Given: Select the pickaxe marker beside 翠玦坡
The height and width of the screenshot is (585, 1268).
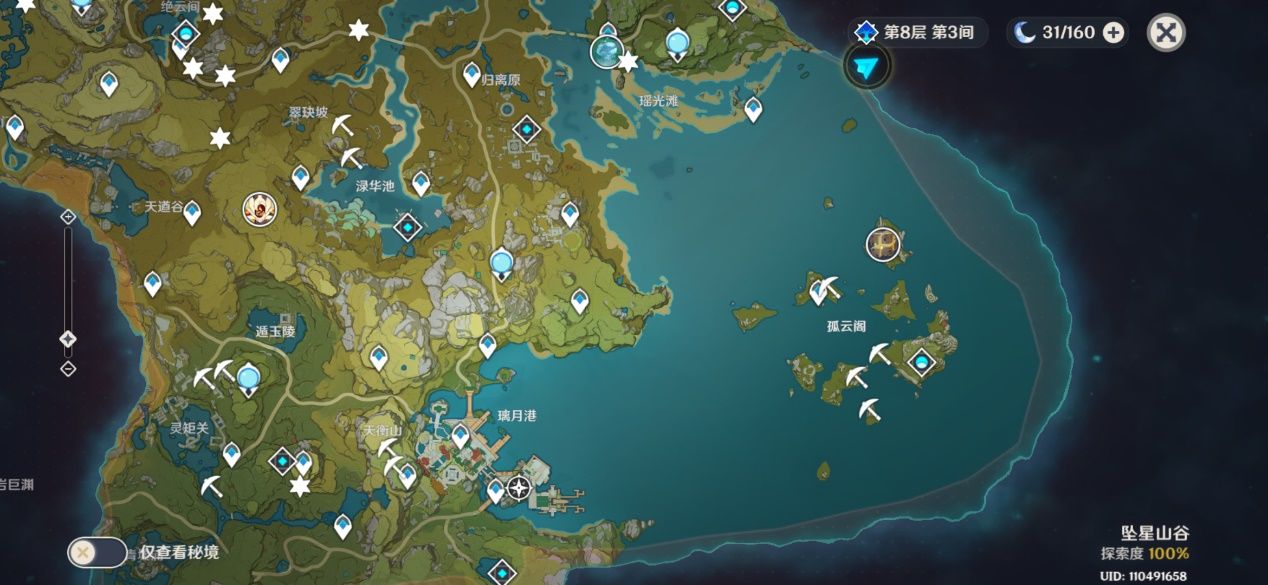Looking at the screenshot, I should (342, 127).
